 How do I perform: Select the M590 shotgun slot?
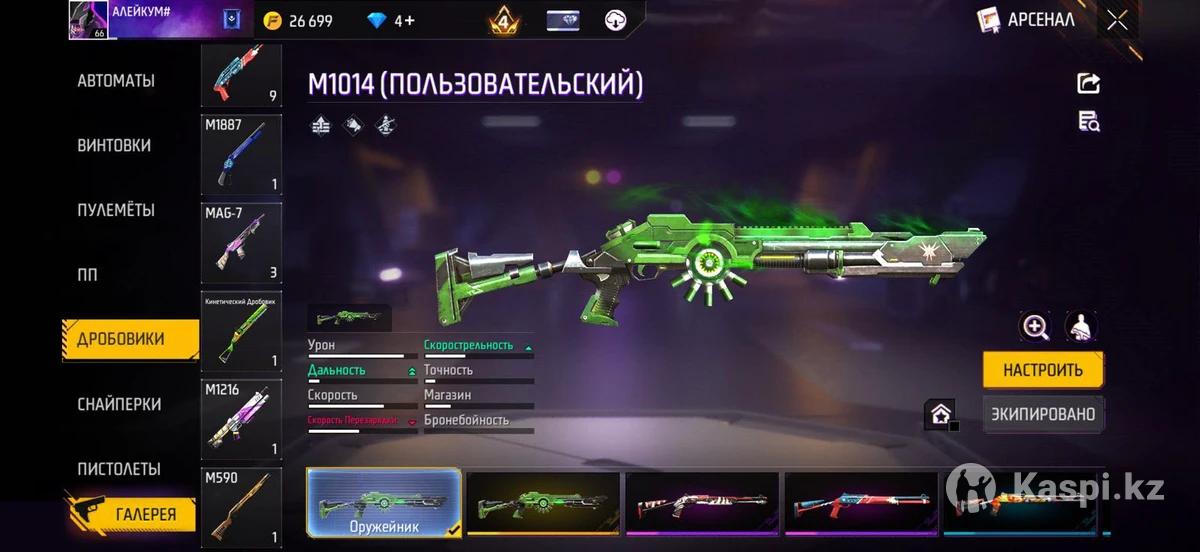pos(241,507)
